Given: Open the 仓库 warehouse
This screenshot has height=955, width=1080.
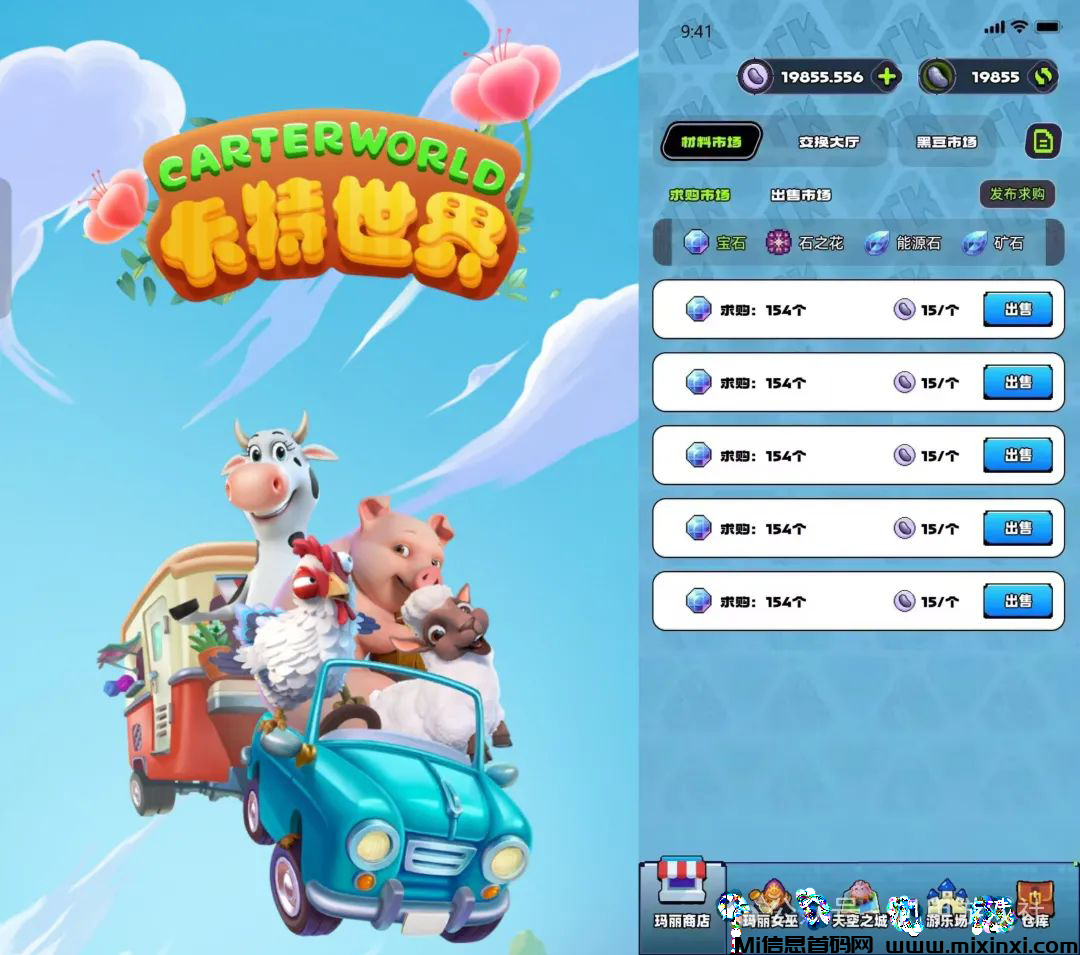Looking at the screenshot, I should tap(1034, 902).
